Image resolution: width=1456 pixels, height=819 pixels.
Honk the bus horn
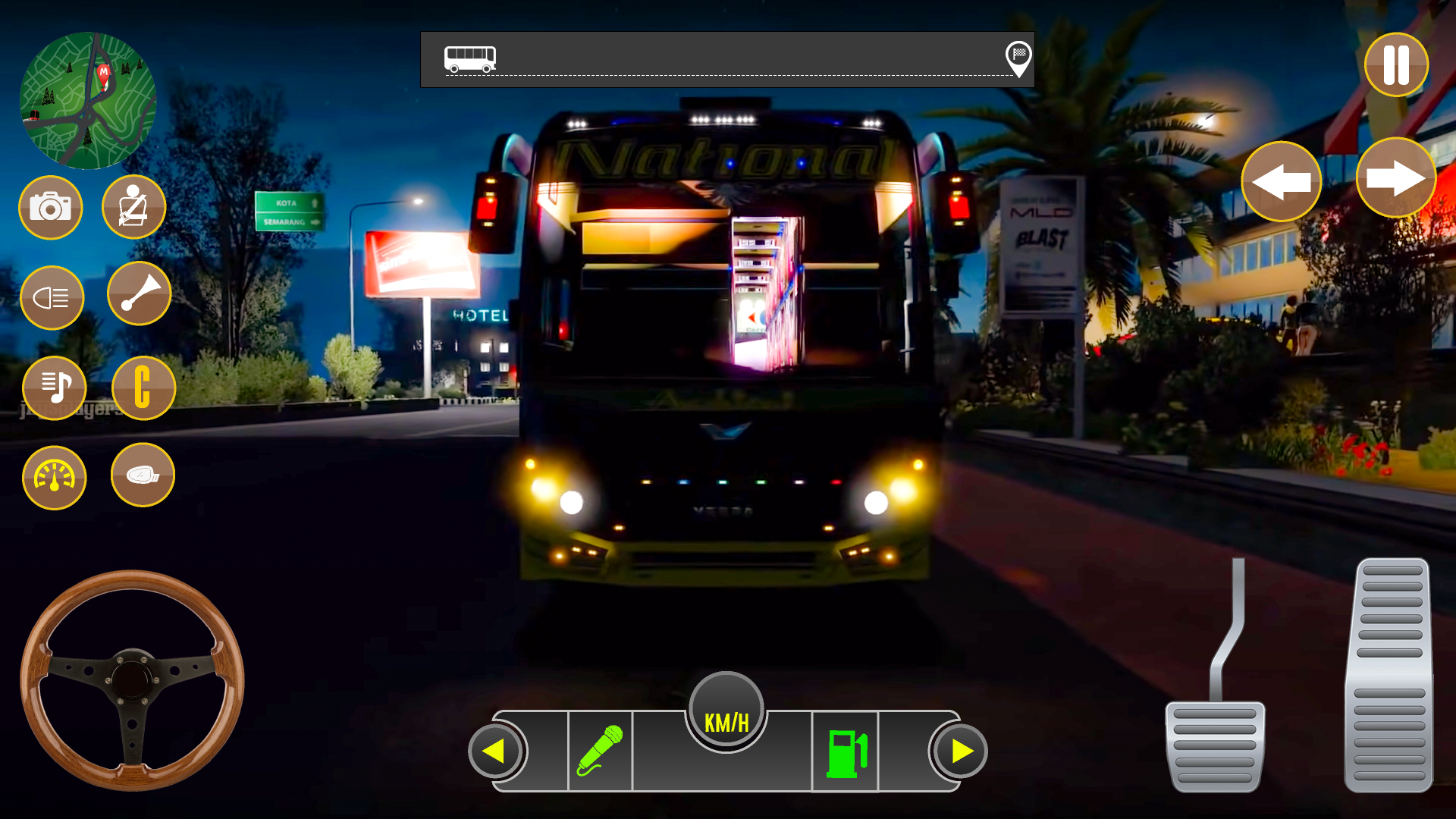coord(141,294)
